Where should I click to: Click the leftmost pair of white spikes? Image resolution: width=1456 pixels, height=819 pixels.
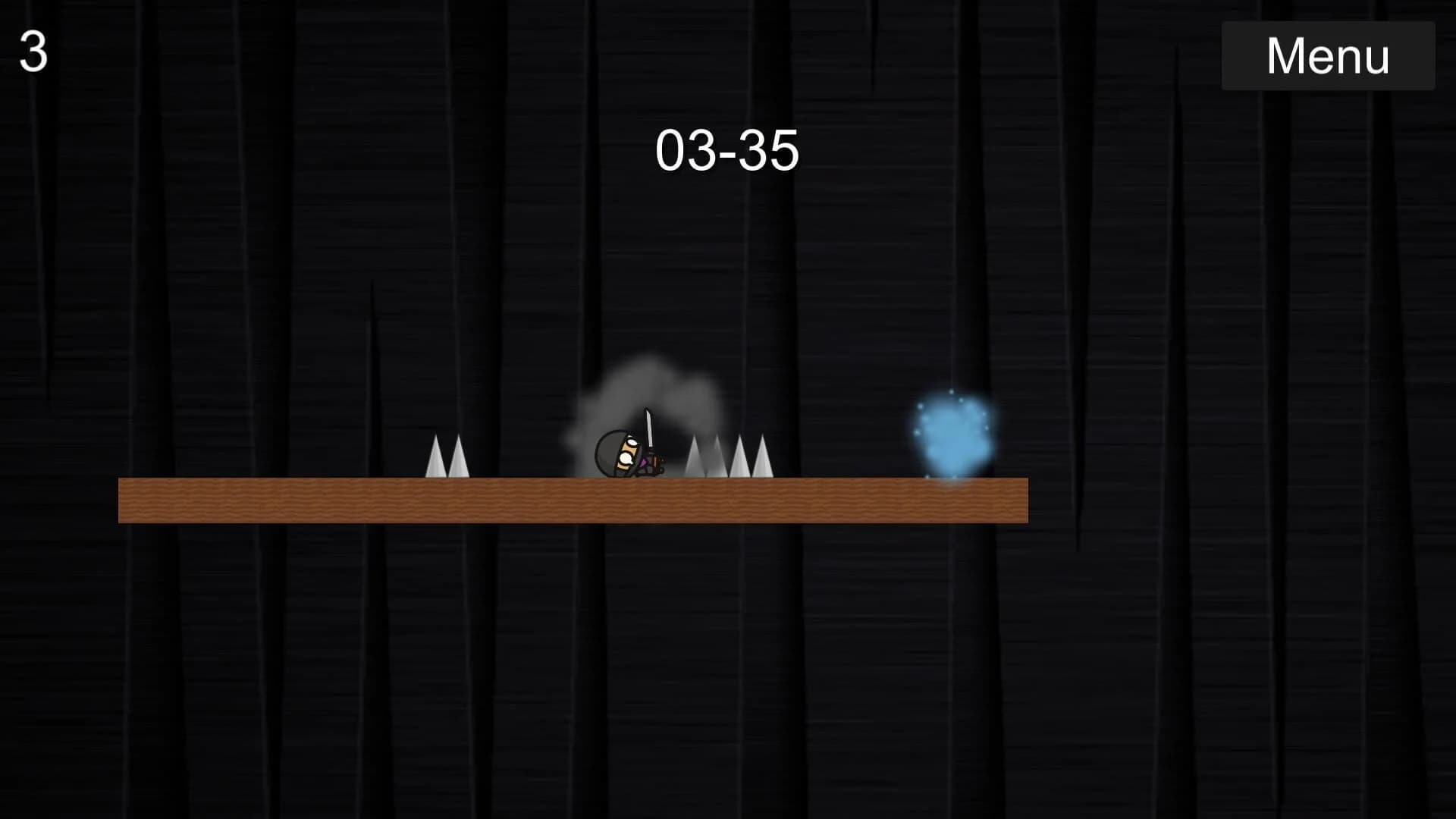[x=446, y=459]
